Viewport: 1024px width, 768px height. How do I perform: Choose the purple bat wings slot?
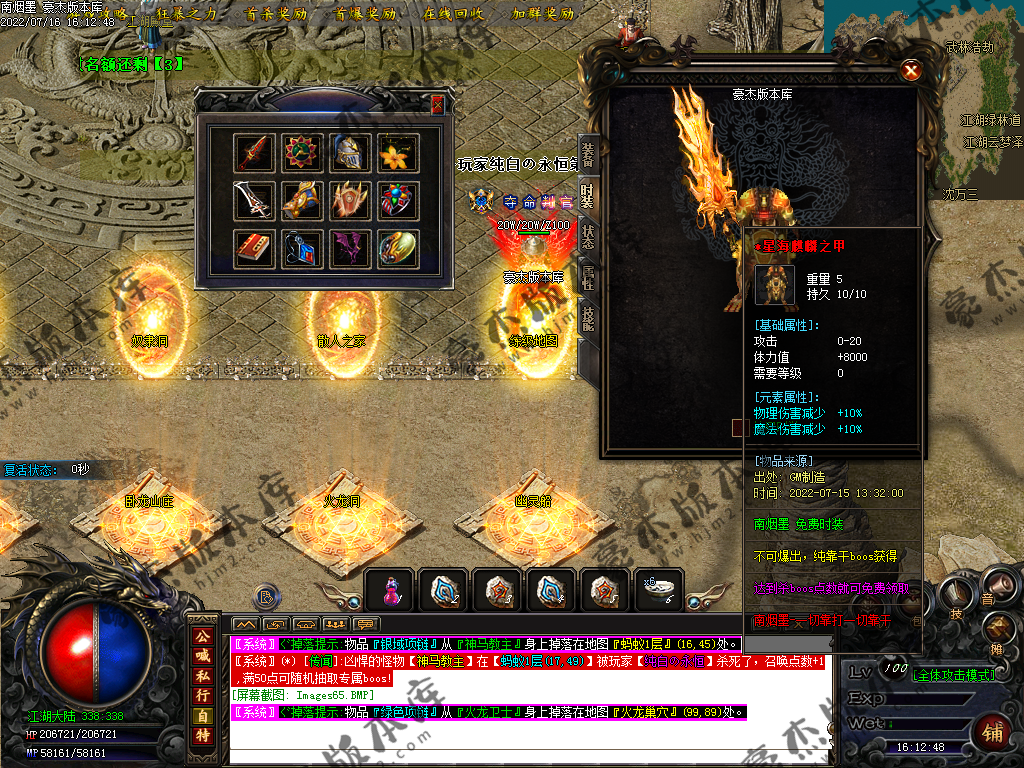tap(350, 248)
